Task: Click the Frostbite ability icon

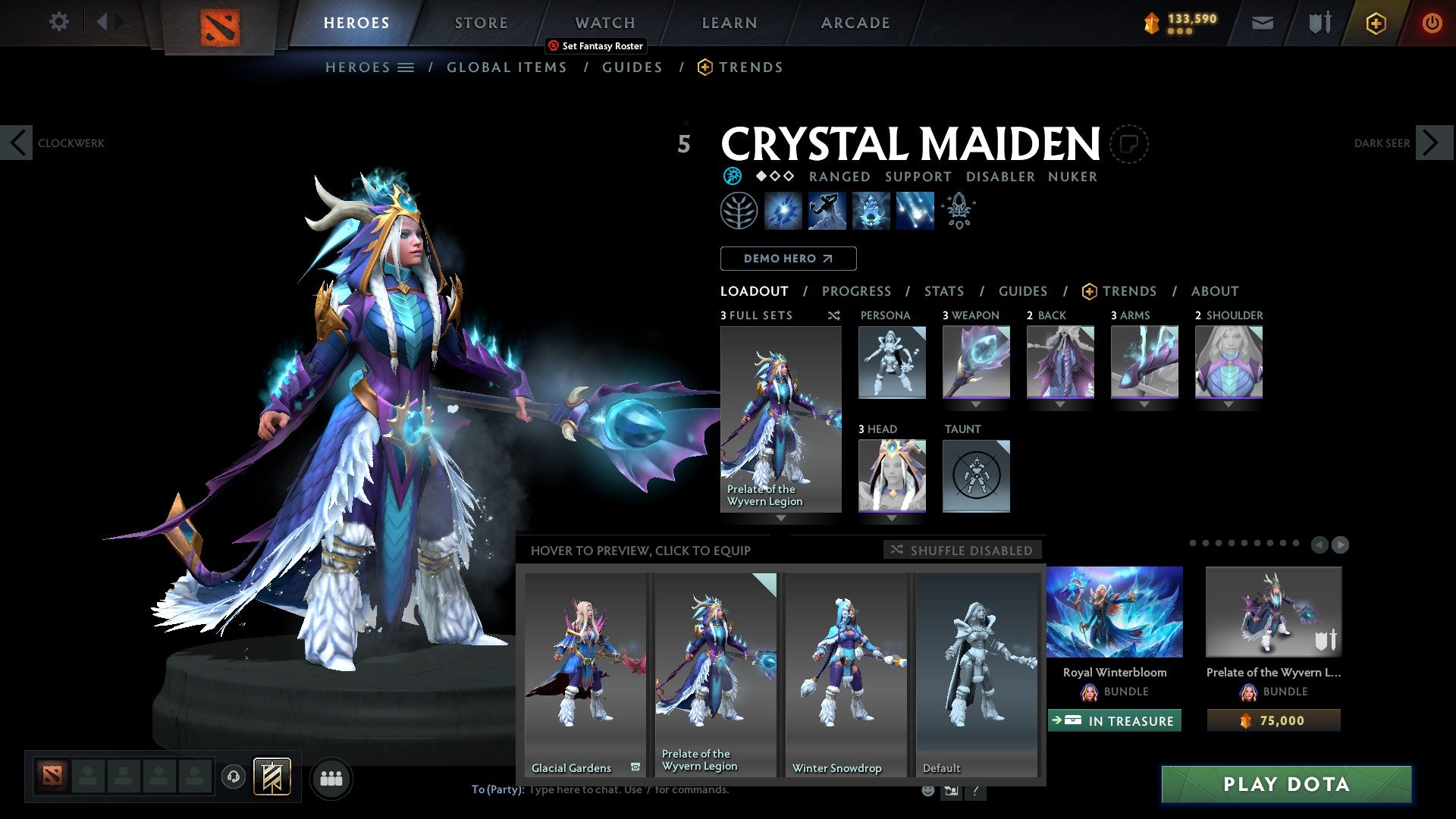Action: coord(828,210)
